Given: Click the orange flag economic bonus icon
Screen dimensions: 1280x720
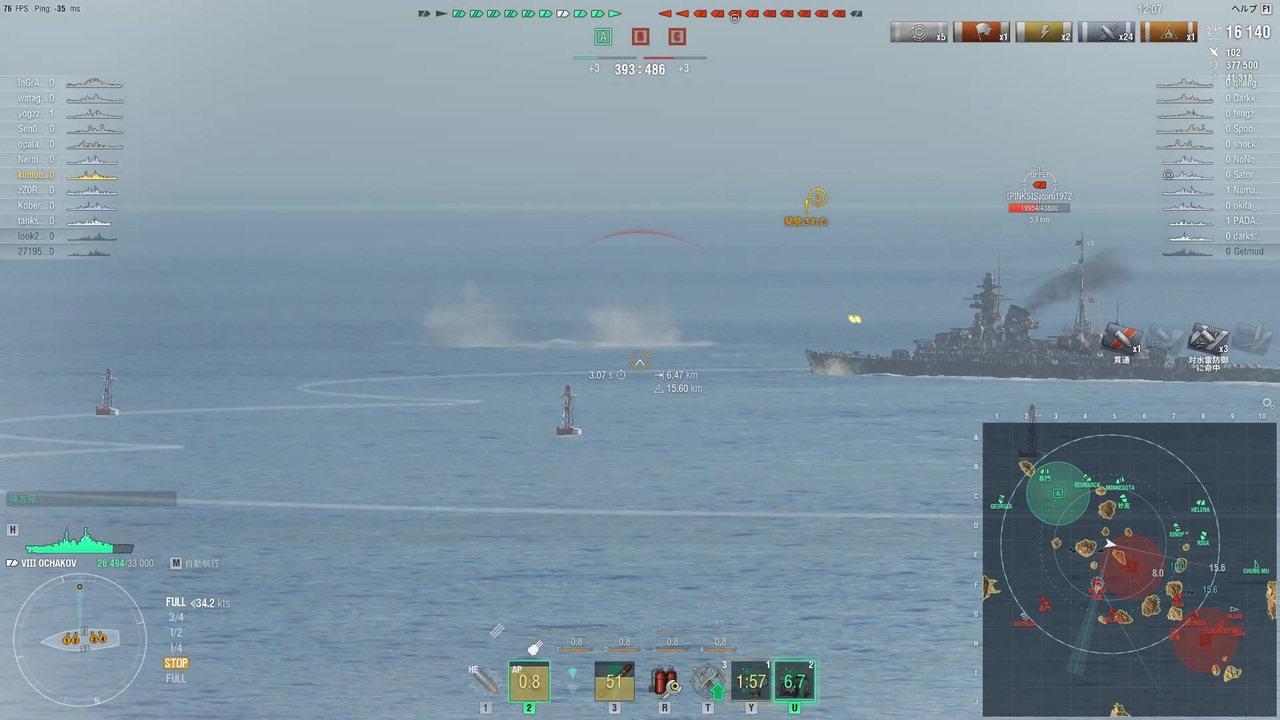Looking at the screenshot, I should 981,32.
